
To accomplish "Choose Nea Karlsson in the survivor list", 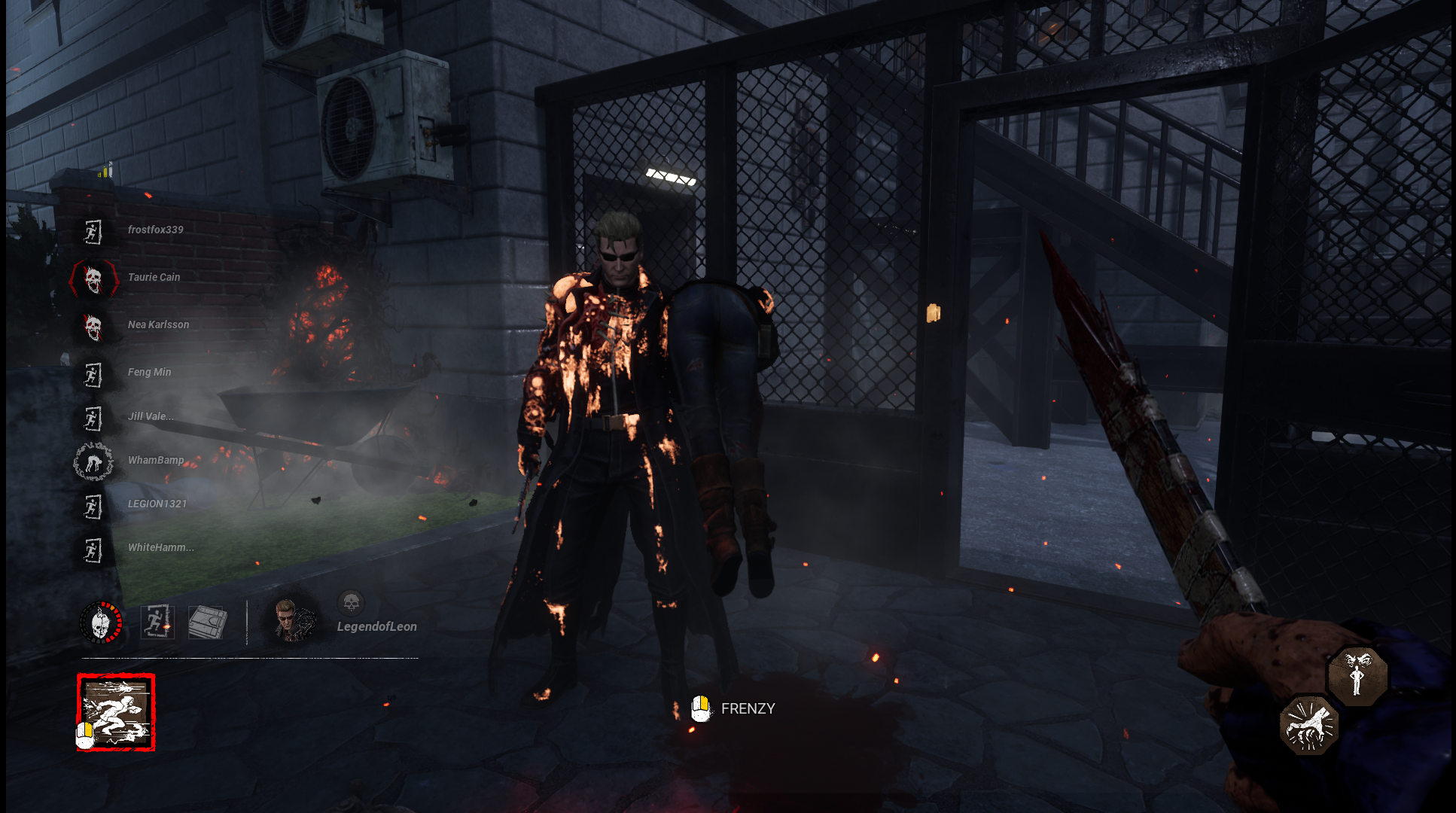I will (158, 324).
